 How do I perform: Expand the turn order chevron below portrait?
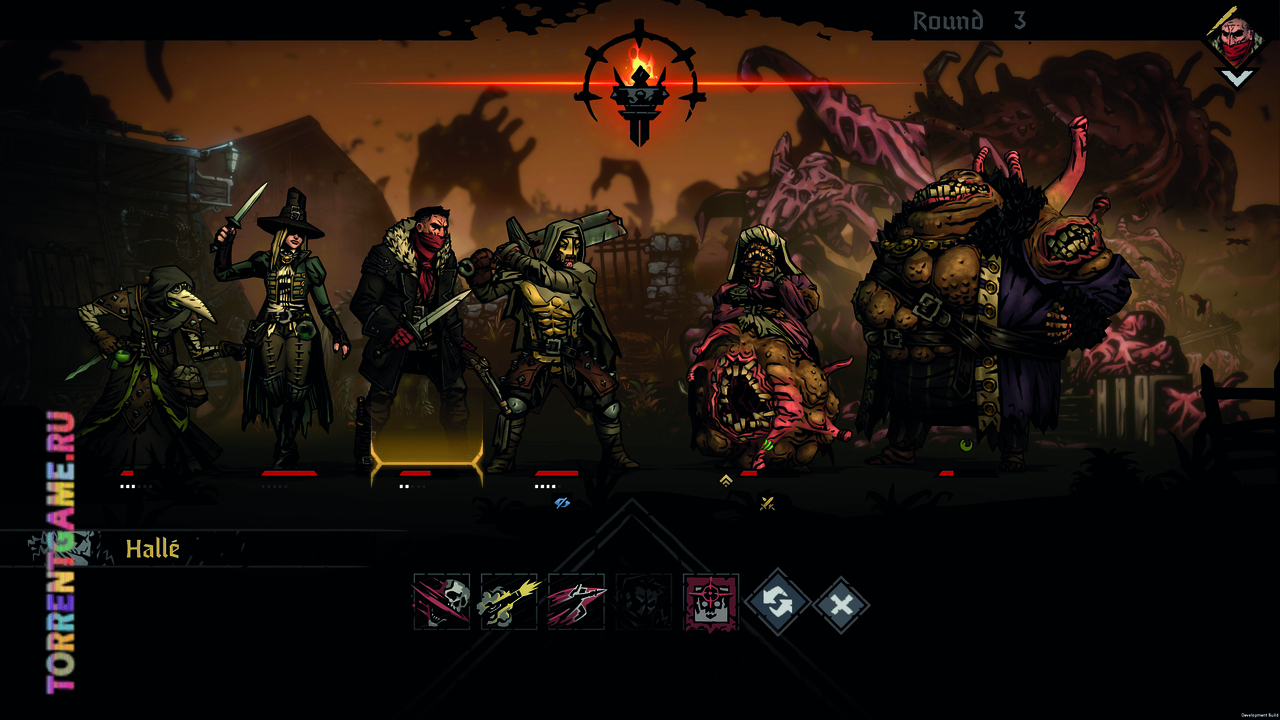pyautogui.click(x=1237, y=77)
